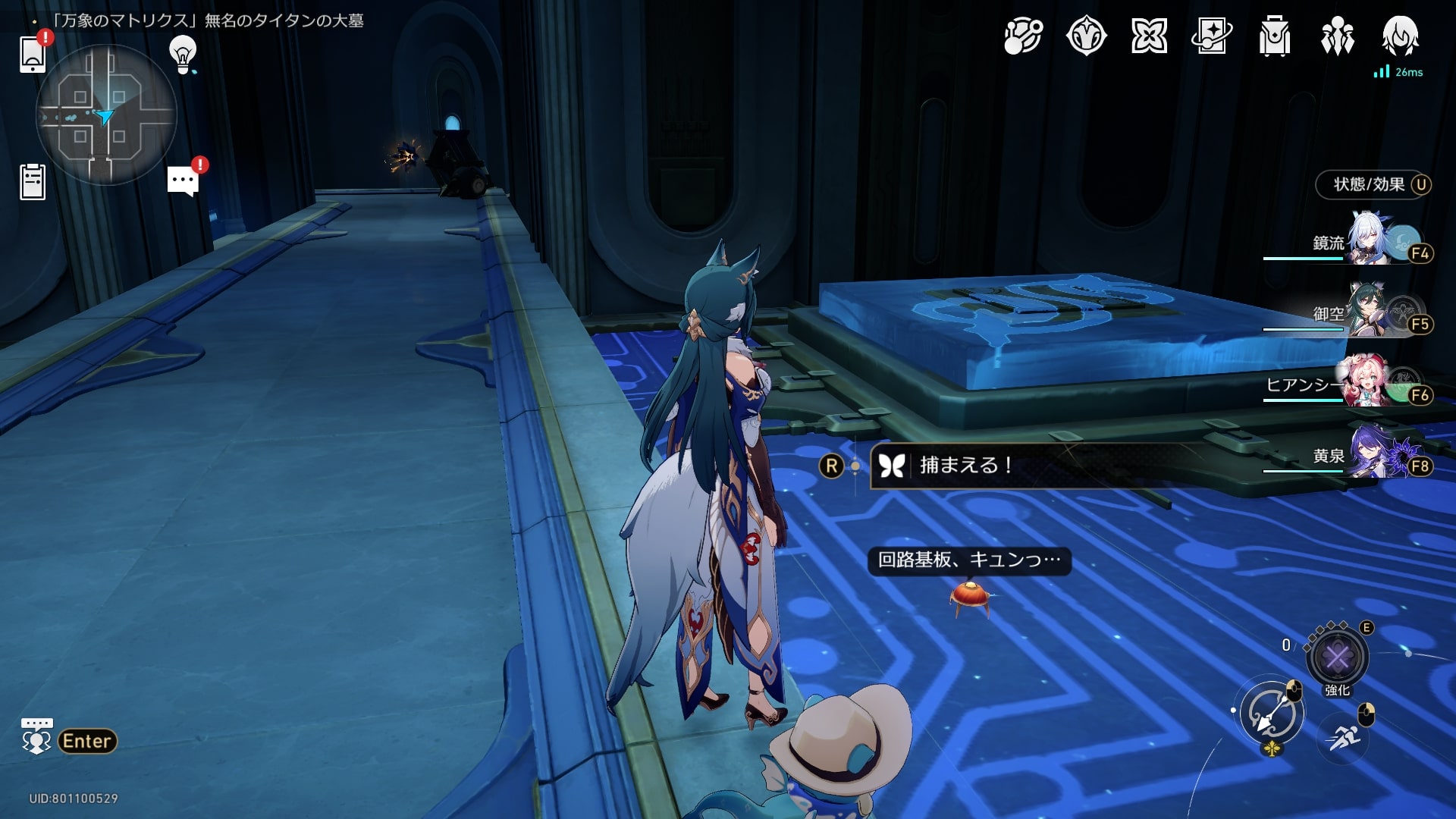Switch to party member 御空
Viewport: 1456px width, 819px height.
click(1370, 313)
